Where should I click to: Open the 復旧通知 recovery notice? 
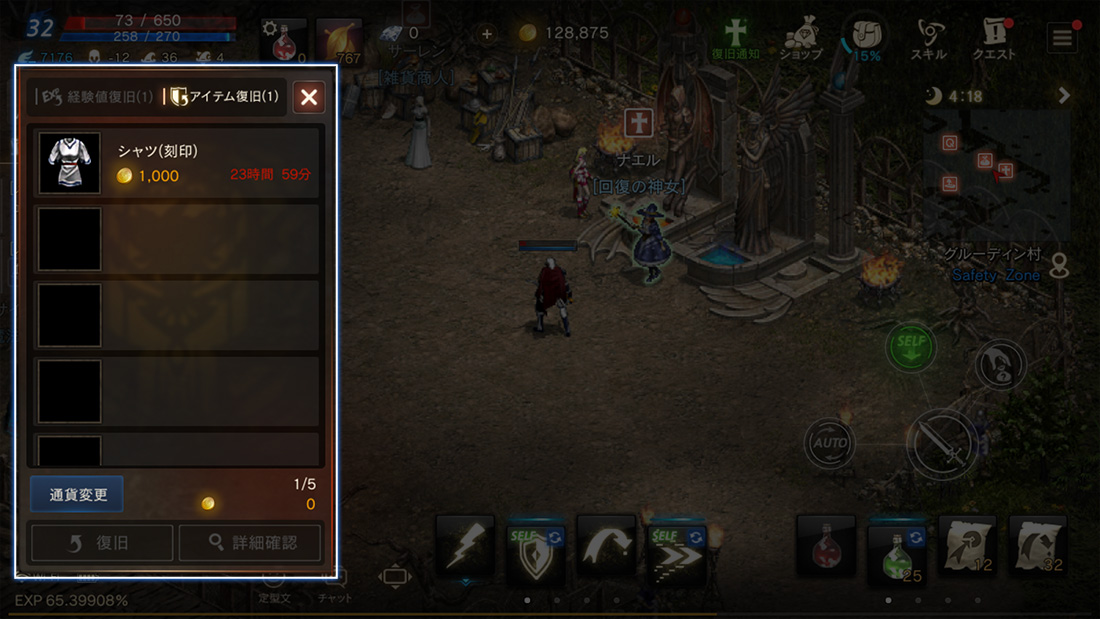(x=736, y=40)
